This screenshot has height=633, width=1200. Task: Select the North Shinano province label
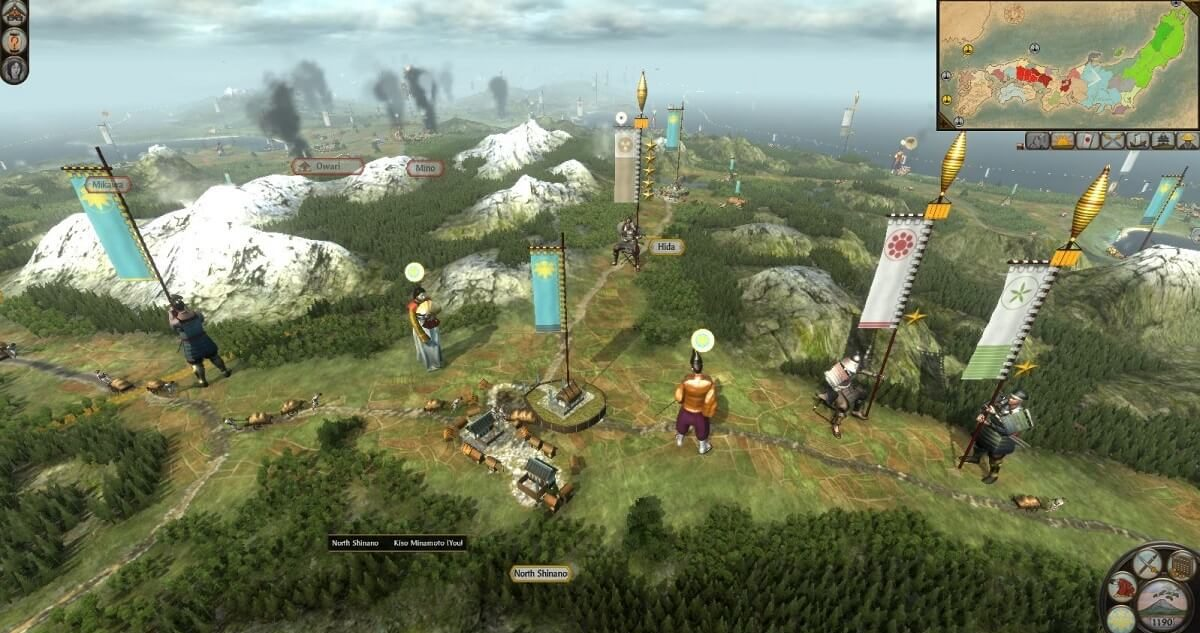(541, 573)
